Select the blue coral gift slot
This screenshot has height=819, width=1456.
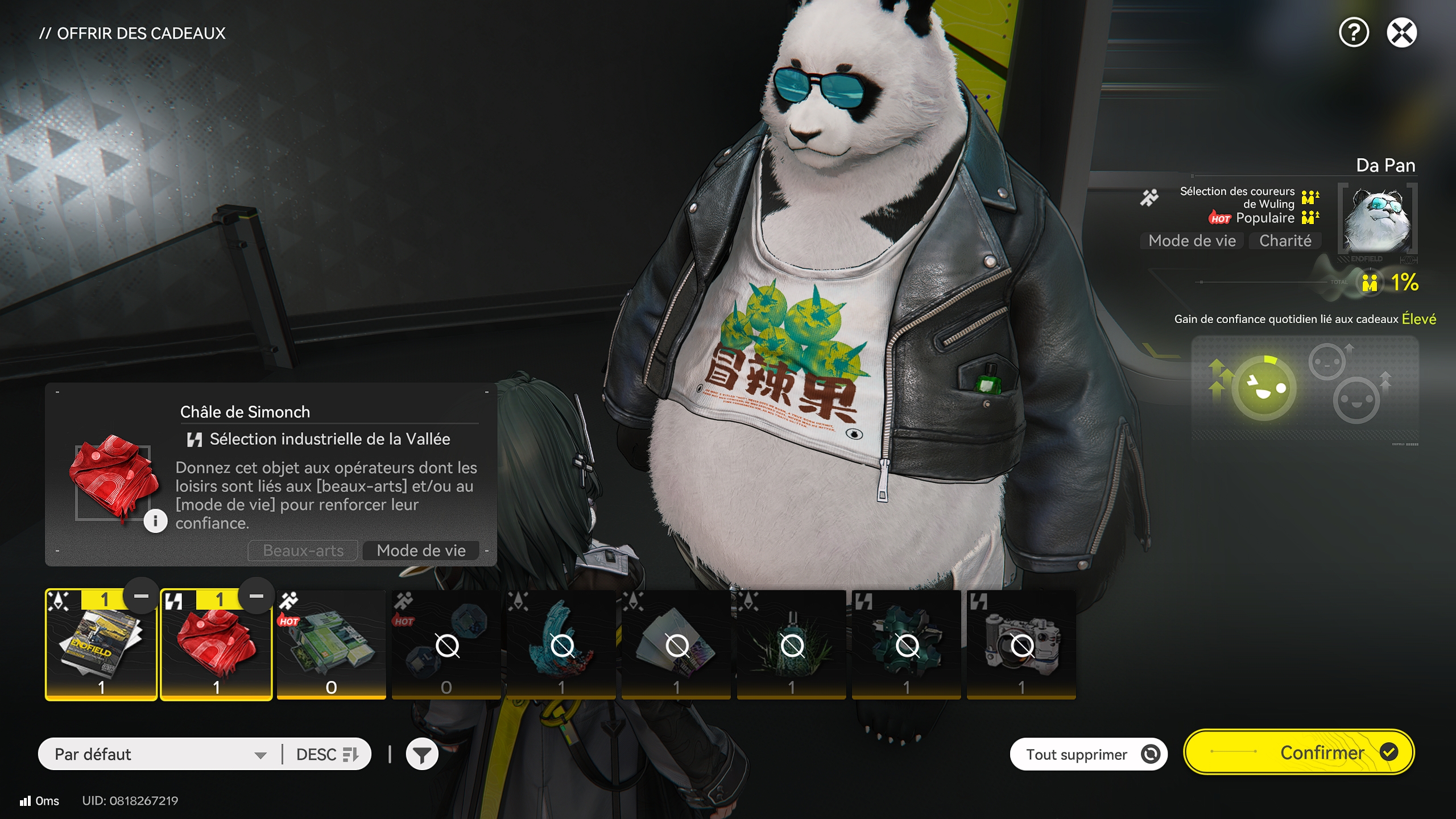561,646
